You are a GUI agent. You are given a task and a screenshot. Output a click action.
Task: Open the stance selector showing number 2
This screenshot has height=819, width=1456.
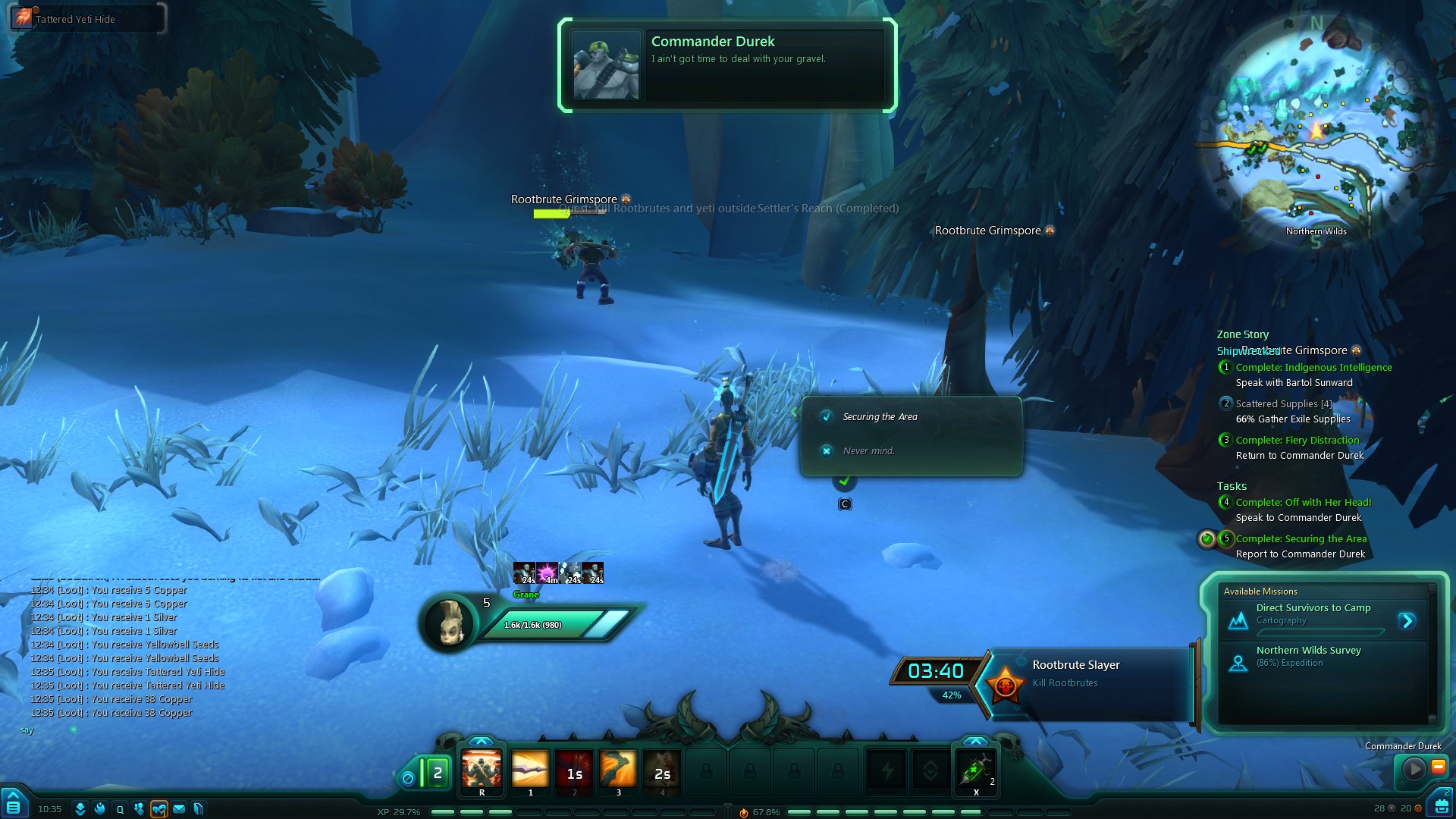436,773
